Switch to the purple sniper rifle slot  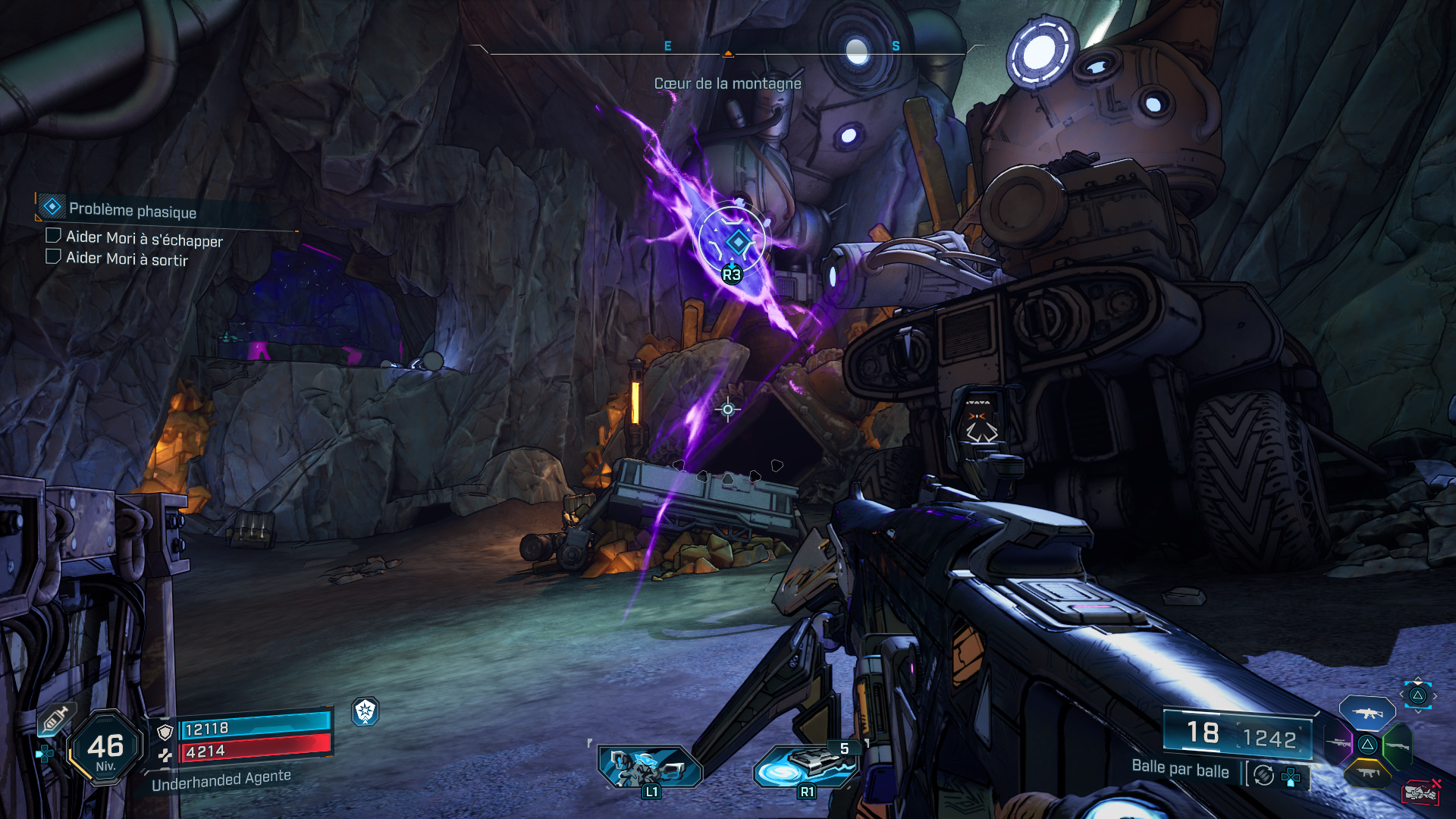click(x=1338, y=744)
